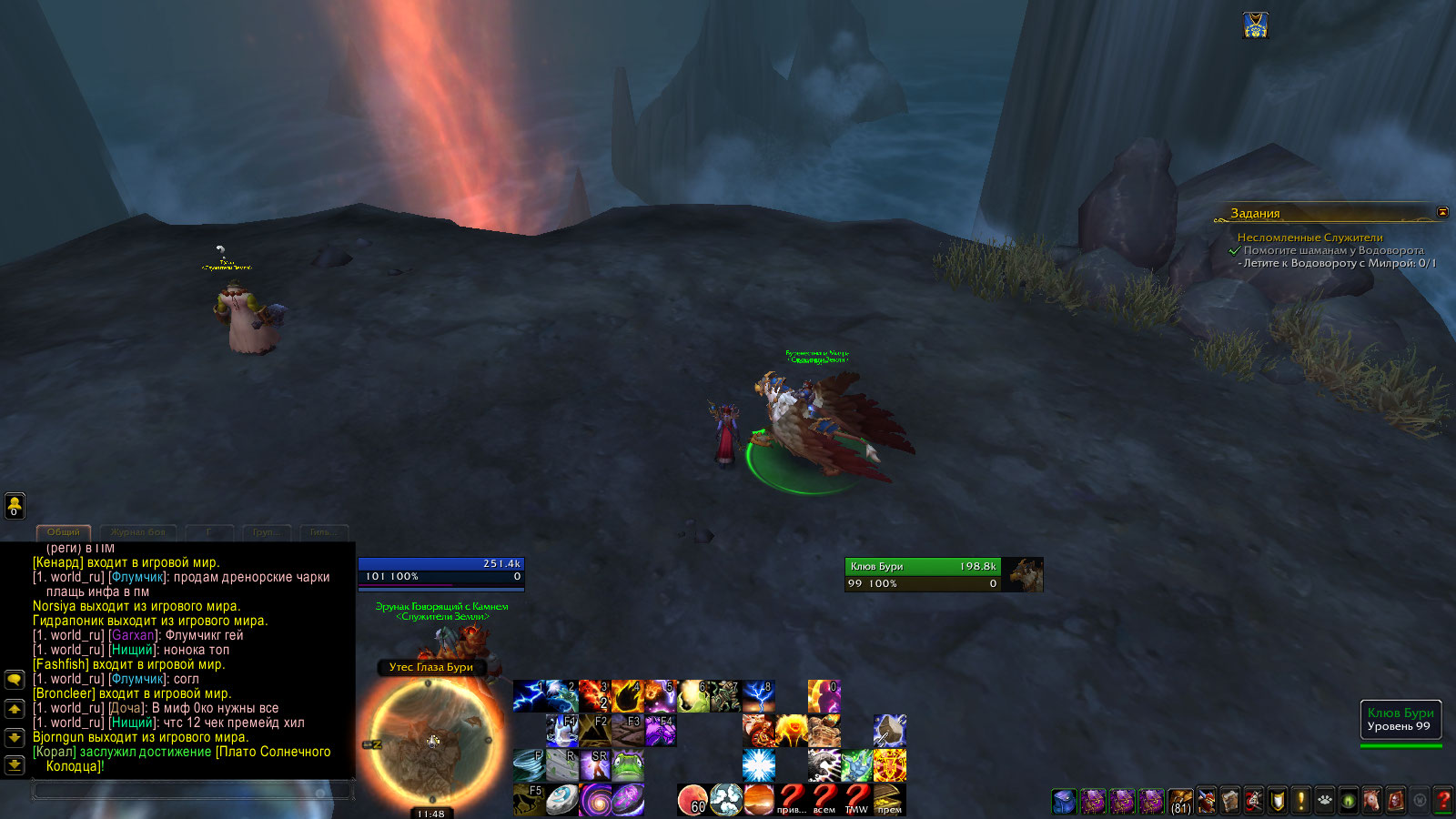1456x819 pixels.
Task: Open the chat speech bubble menu
Action: (15, 680)
